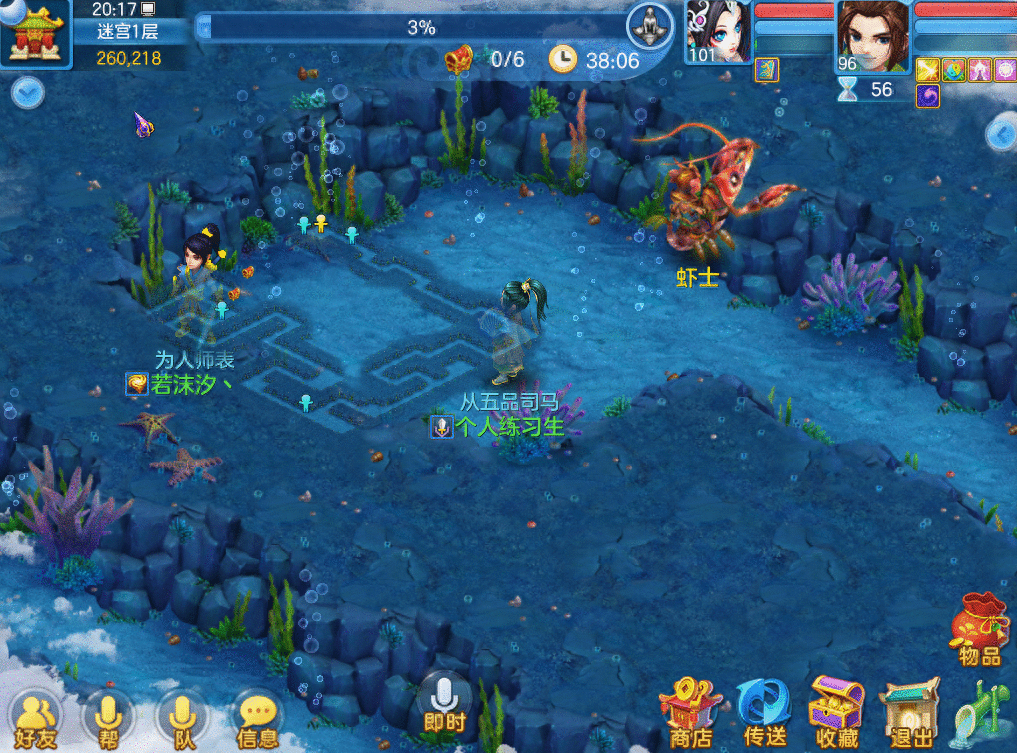This screenshot has width=1017, height=753.
Task: Open the 收藏 treasure chest collection
Action: click(x=837, y=712)
